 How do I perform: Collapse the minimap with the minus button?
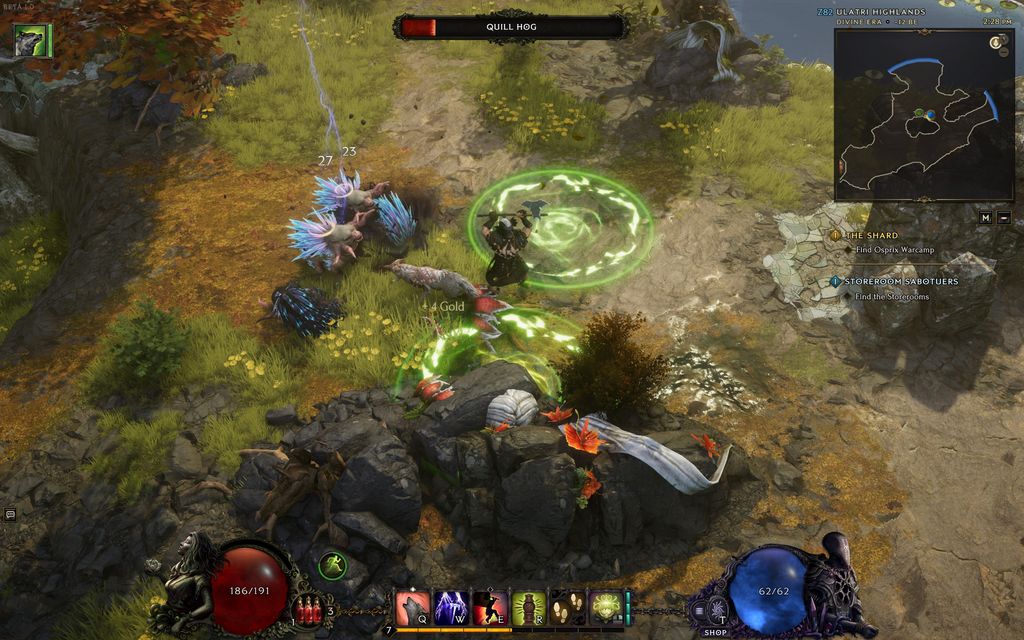1004,217
